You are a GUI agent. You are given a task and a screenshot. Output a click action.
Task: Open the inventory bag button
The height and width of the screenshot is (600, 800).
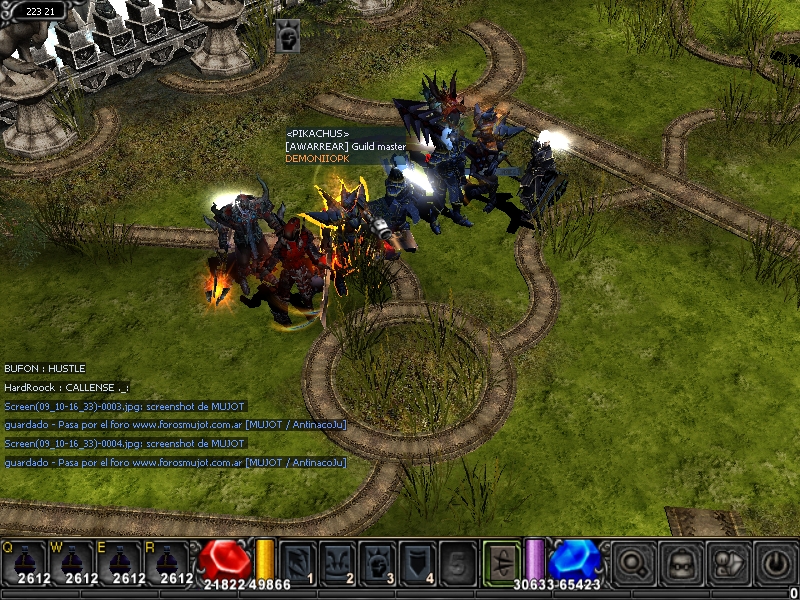point(681,563)
